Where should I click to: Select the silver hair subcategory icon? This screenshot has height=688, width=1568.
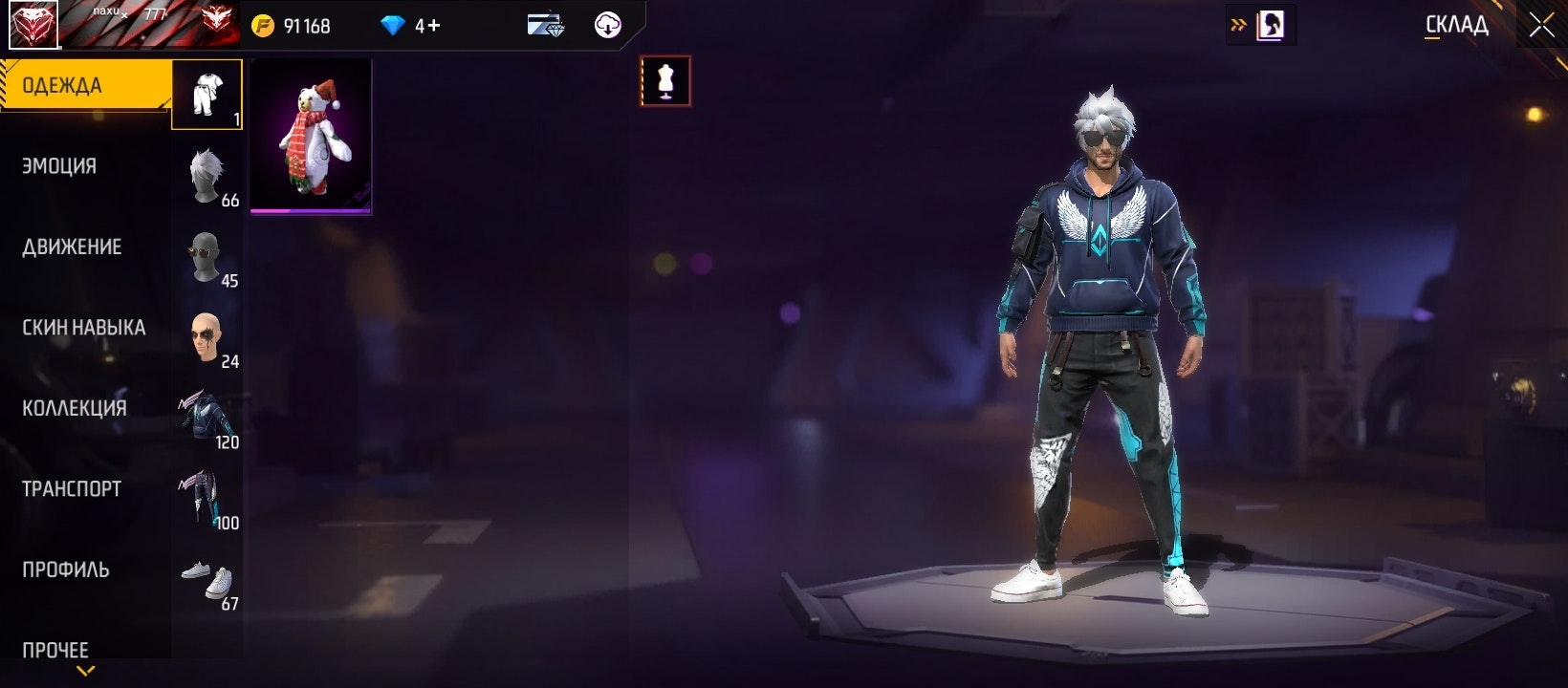207,176
